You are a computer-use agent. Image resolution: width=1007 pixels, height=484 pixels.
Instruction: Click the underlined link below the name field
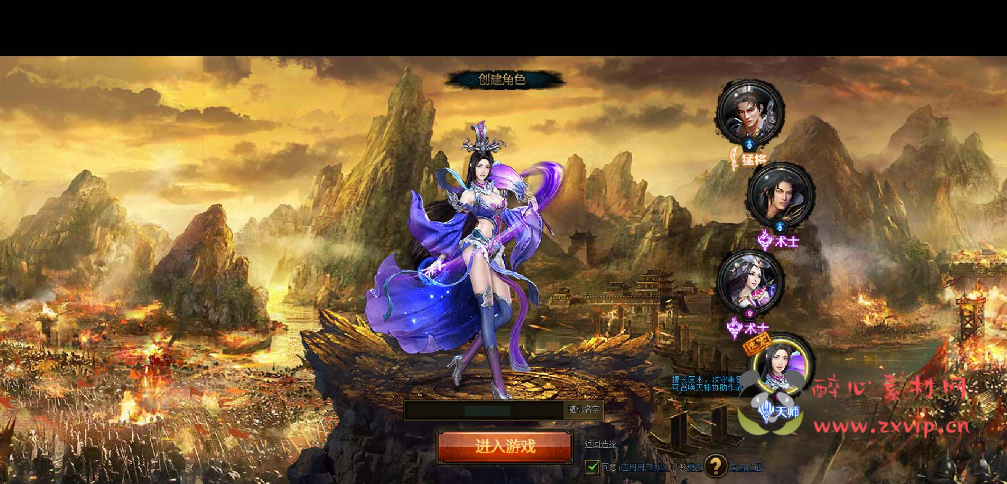[x=600, y=443]
